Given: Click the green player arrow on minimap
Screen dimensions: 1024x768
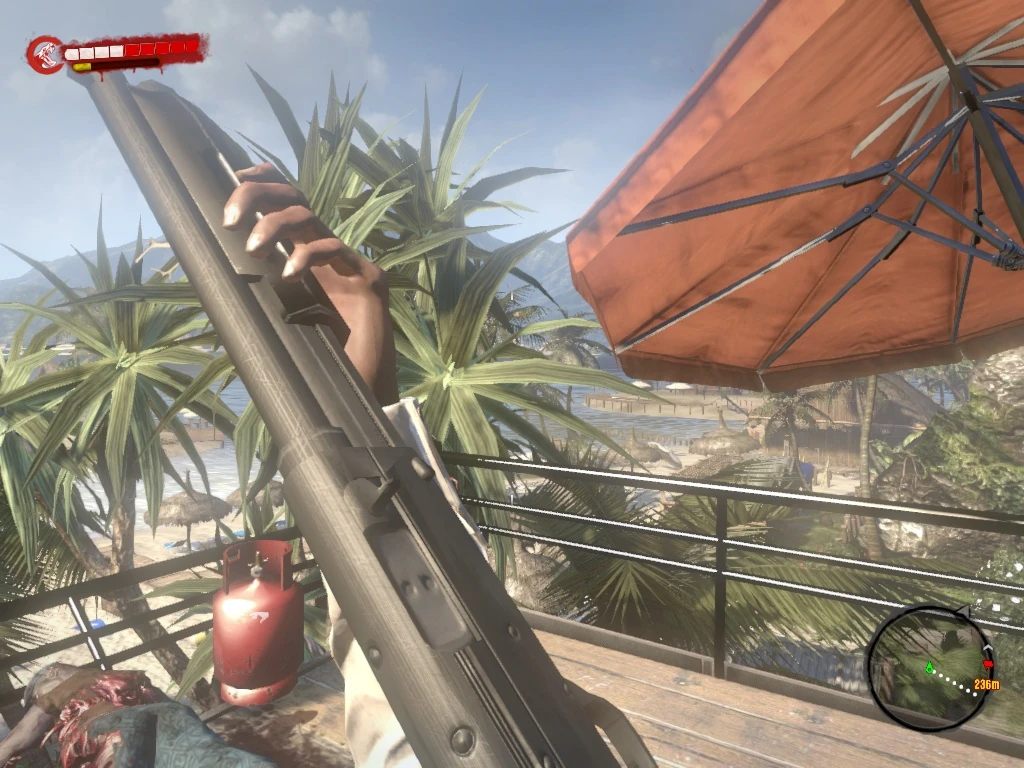Looking at the screenshot, I should click(929, 667).
